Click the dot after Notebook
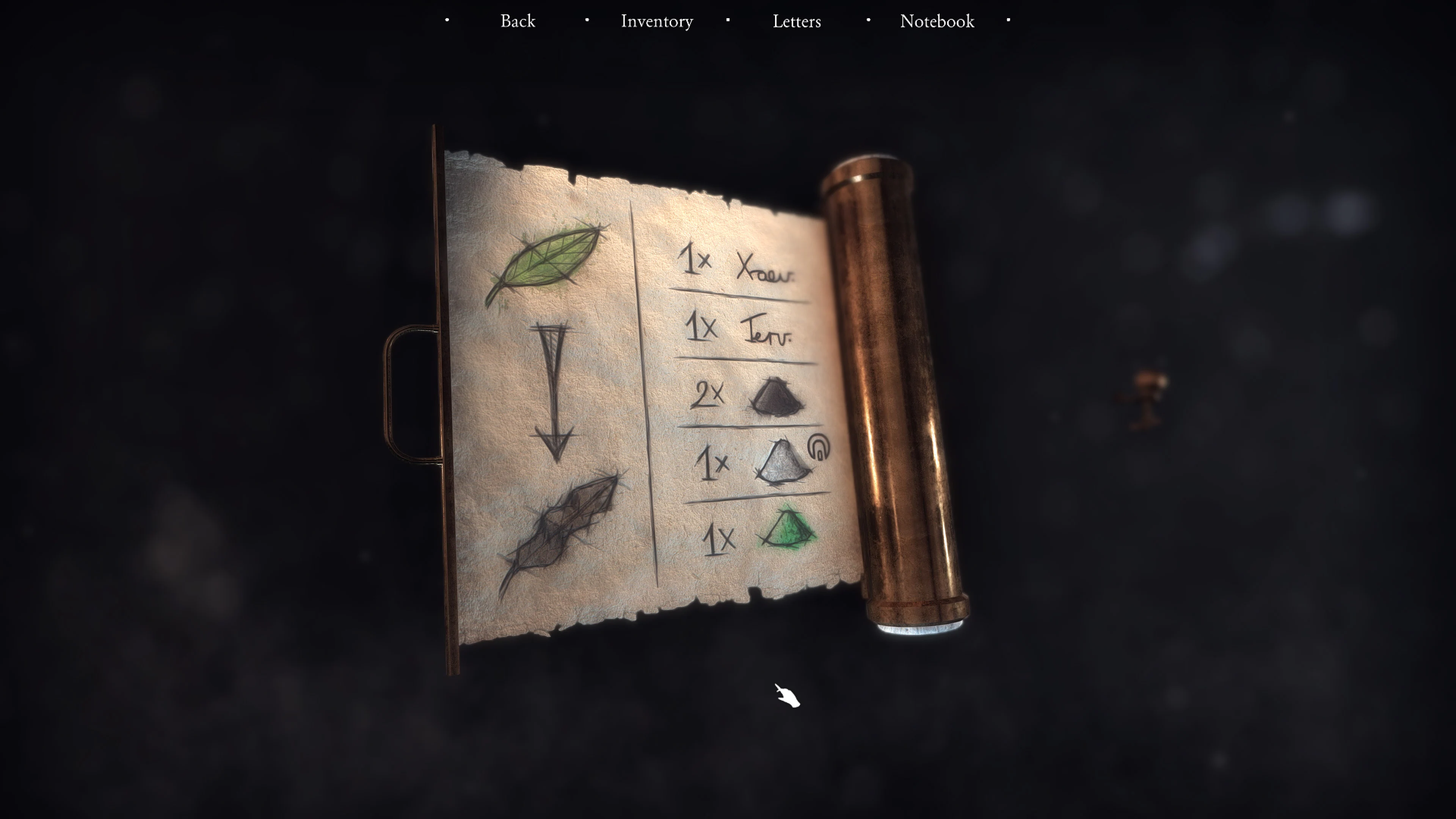Image resolution: width=1456 pixels, height=819 pixels. [x=1008, y=20]
